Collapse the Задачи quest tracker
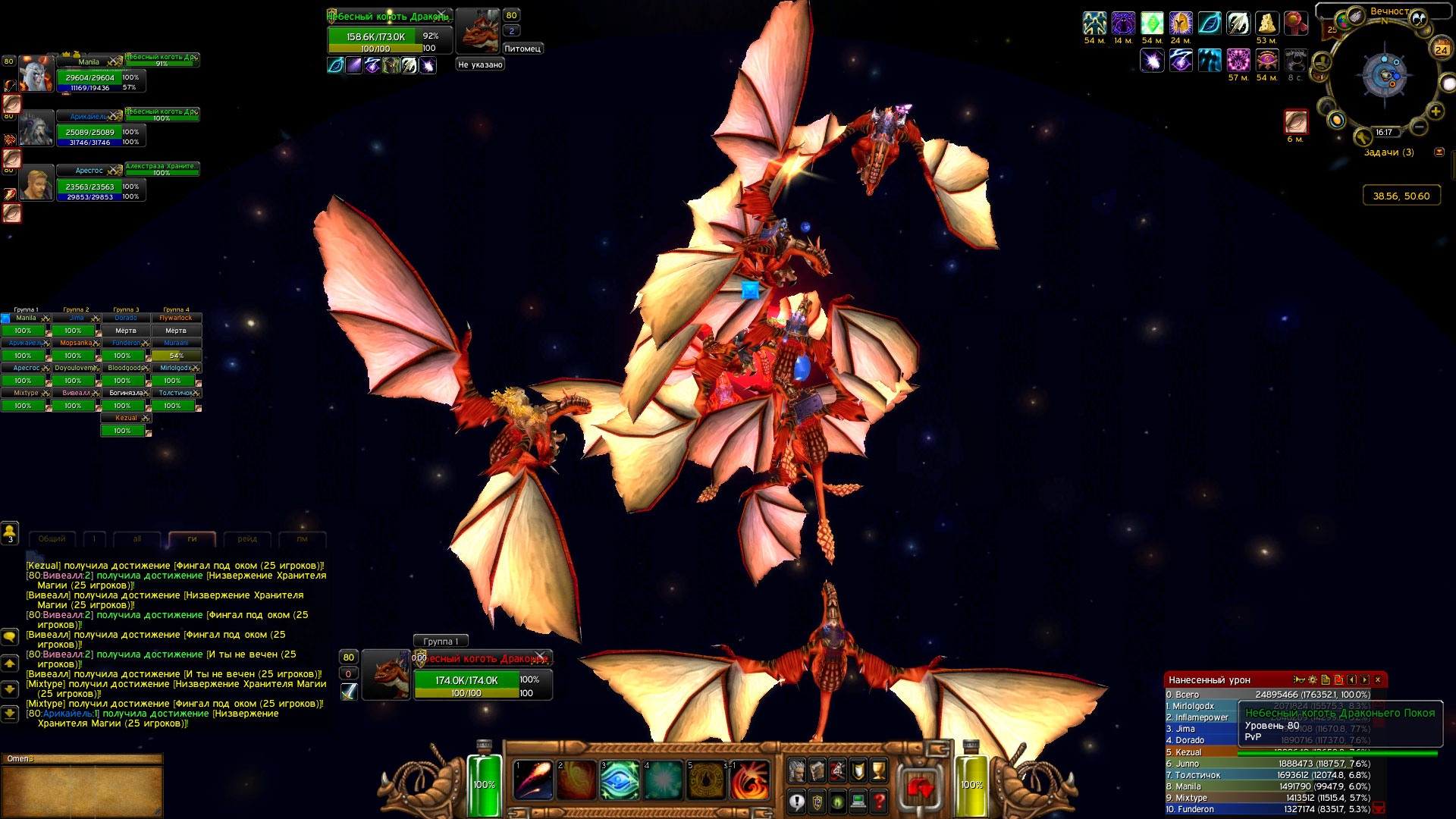Viewport: 1456px width, 819px height. [1439, 152]
